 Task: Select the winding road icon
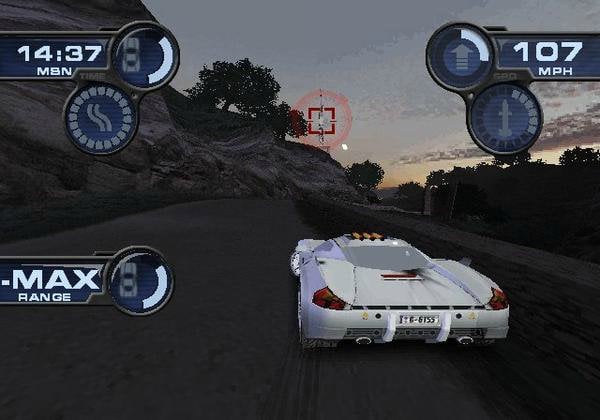[101, 118]
